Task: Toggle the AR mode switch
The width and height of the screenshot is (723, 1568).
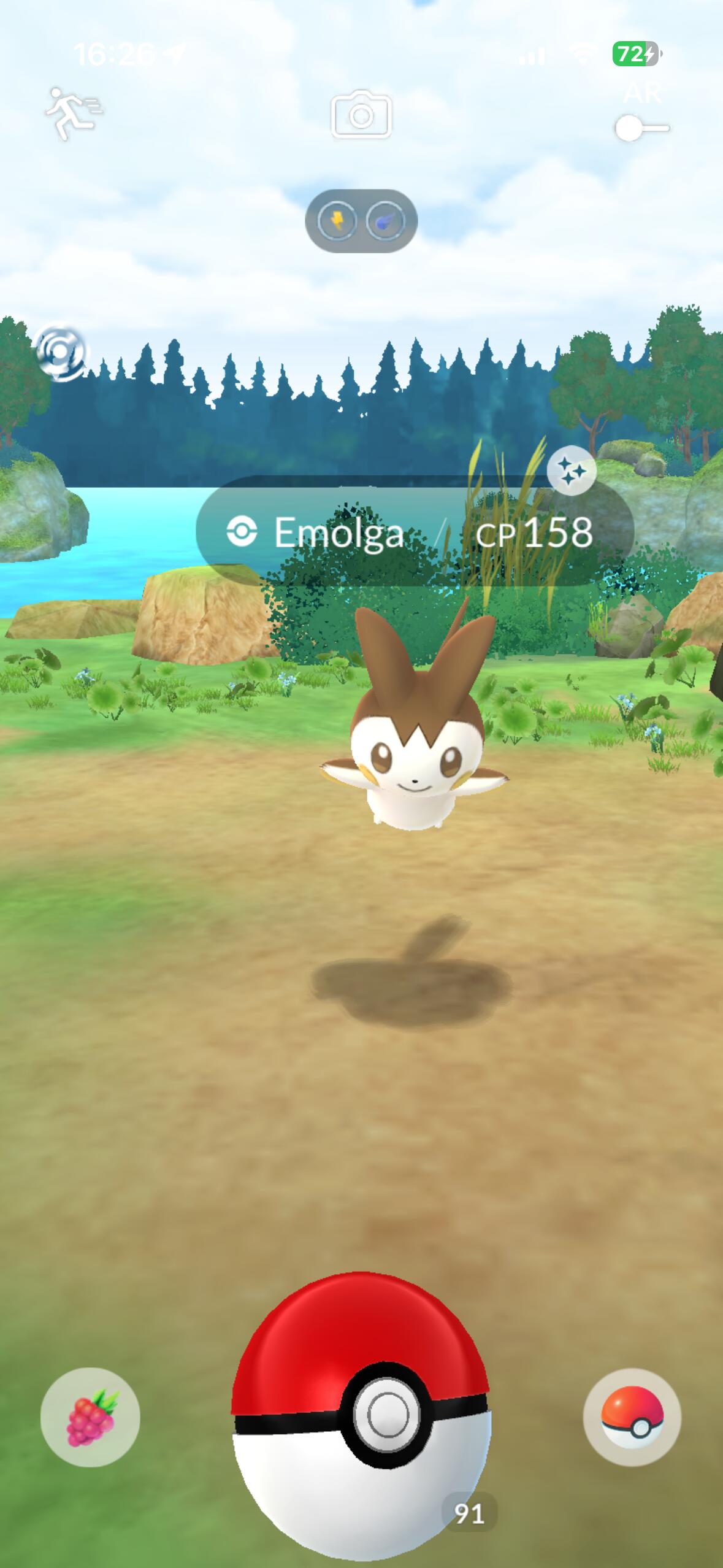Action: tap(641, 128)
